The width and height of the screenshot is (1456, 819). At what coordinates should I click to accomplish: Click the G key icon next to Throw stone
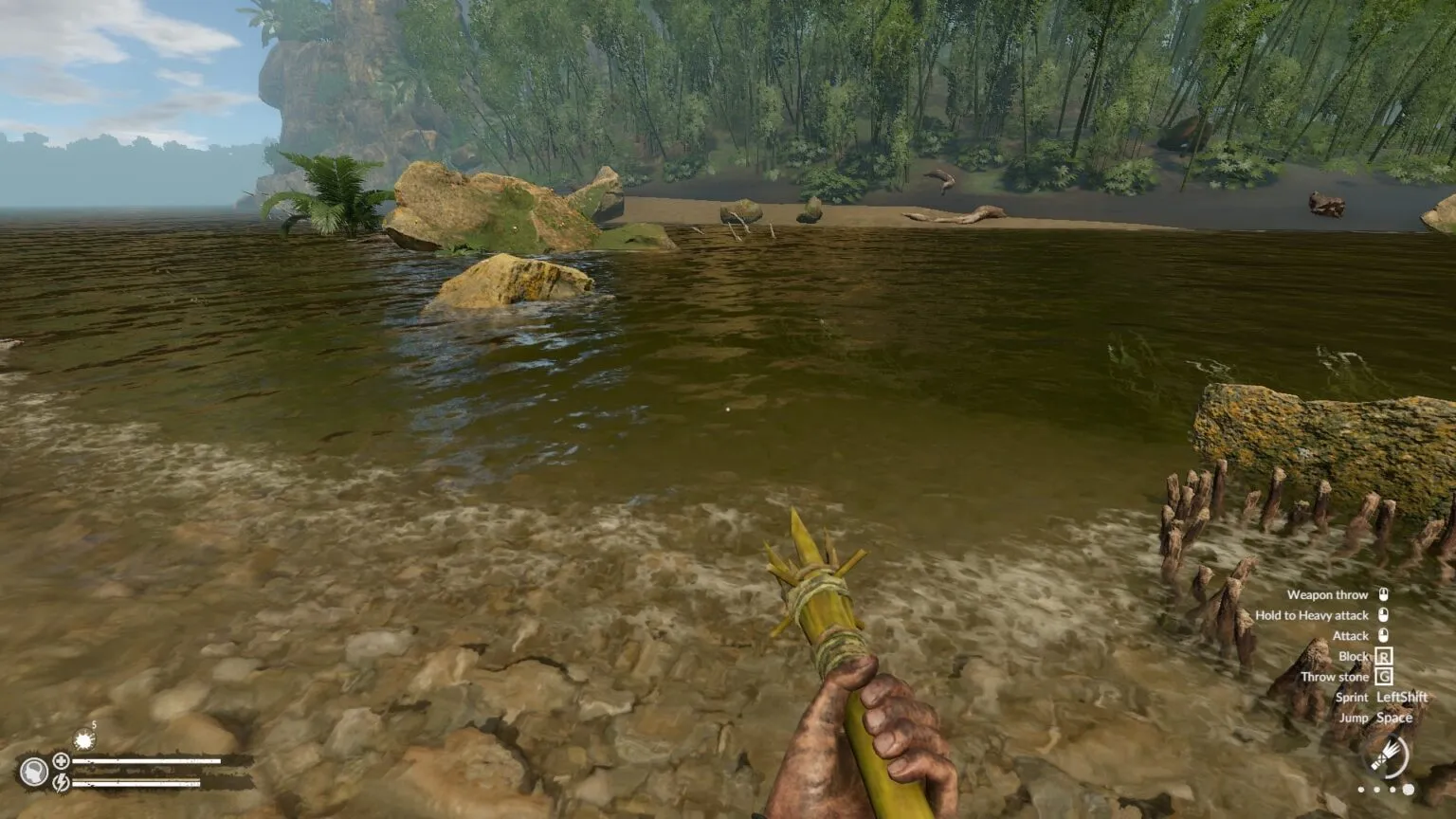point(1384,677)
